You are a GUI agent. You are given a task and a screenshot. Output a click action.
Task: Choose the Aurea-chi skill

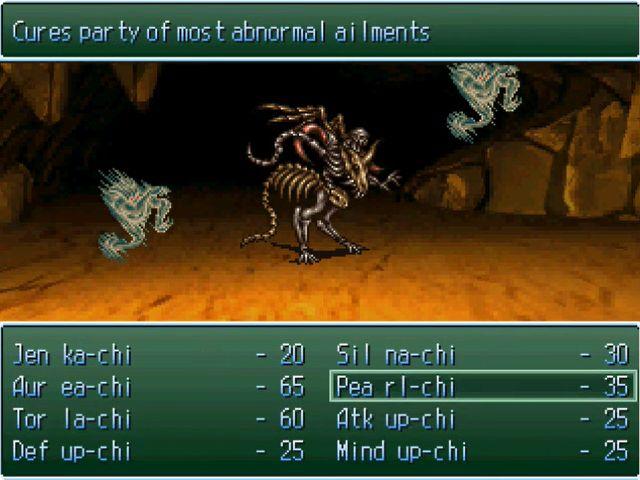pos(72,387)
